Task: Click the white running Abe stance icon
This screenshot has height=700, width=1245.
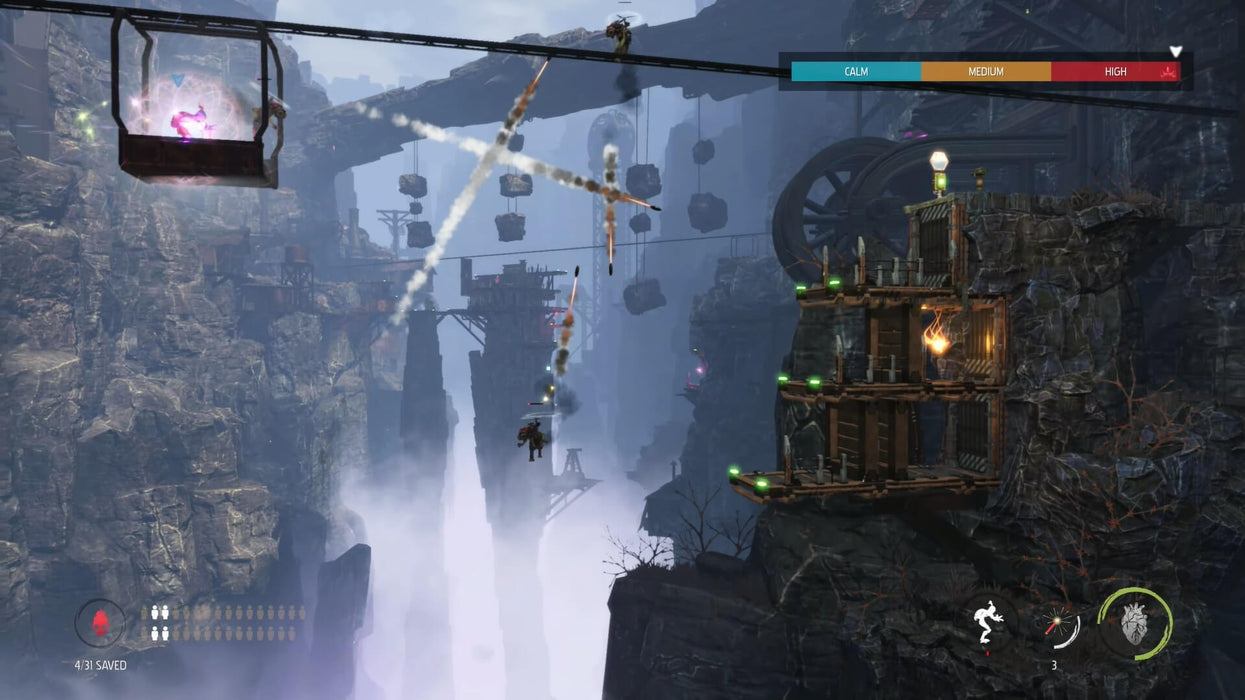Action: pos(990,621)
